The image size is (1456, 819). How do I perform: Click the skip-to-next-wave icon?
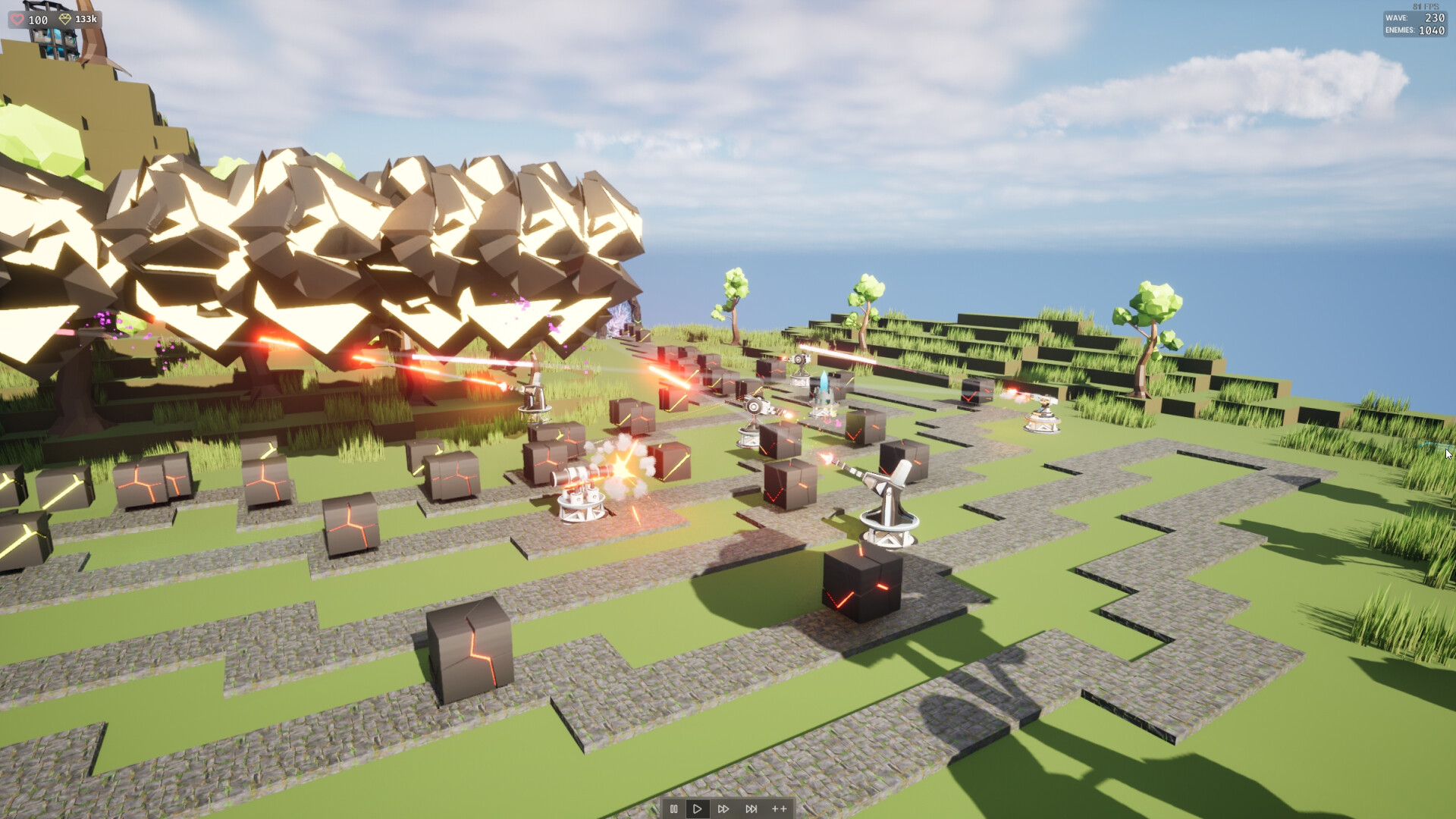(x=751, y=808)
